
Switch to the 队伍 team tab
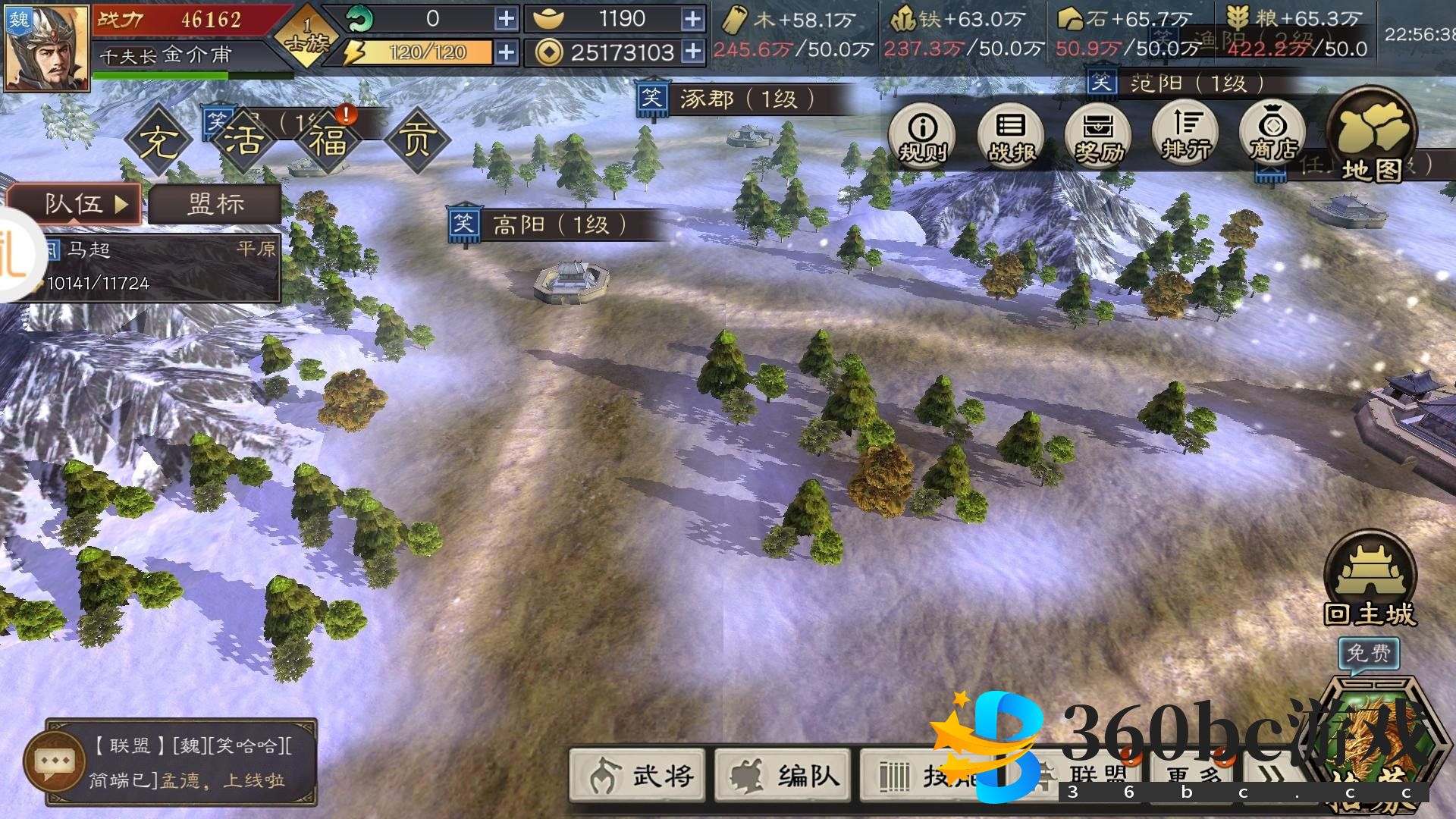coord(74,203)
